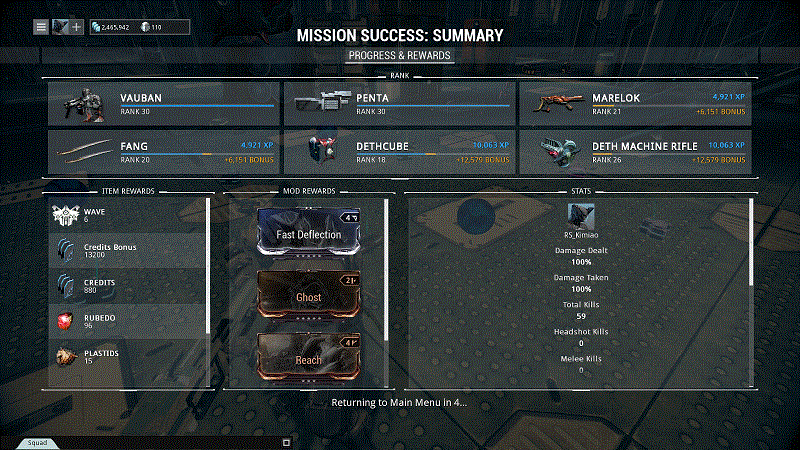Select the Penta weapon rank panel
Screen dimensions: 800x450
(398, 102)
